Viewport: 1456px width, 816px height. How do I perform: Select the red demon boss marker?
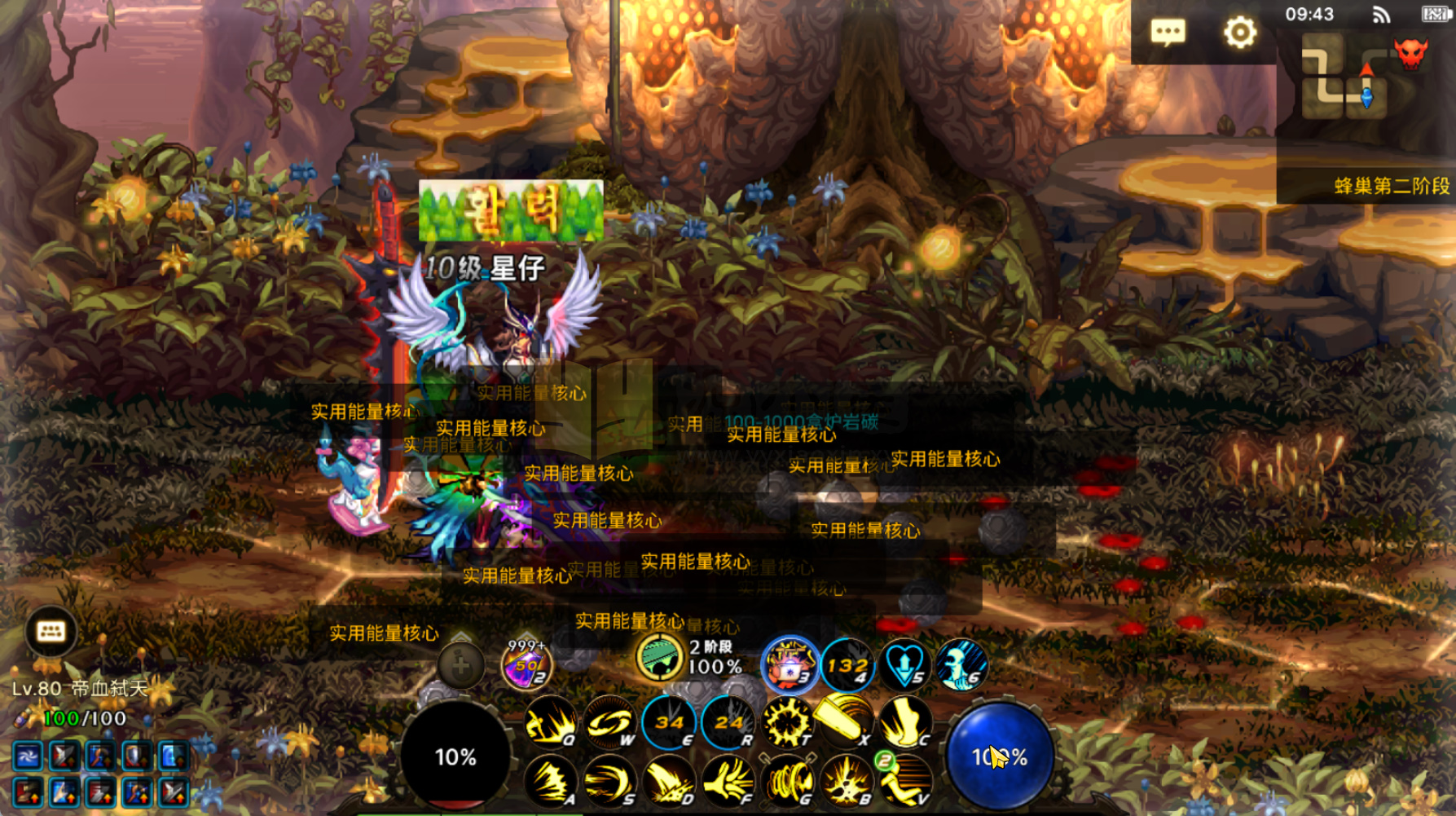pyautogui.click(x=1410, y=54)
